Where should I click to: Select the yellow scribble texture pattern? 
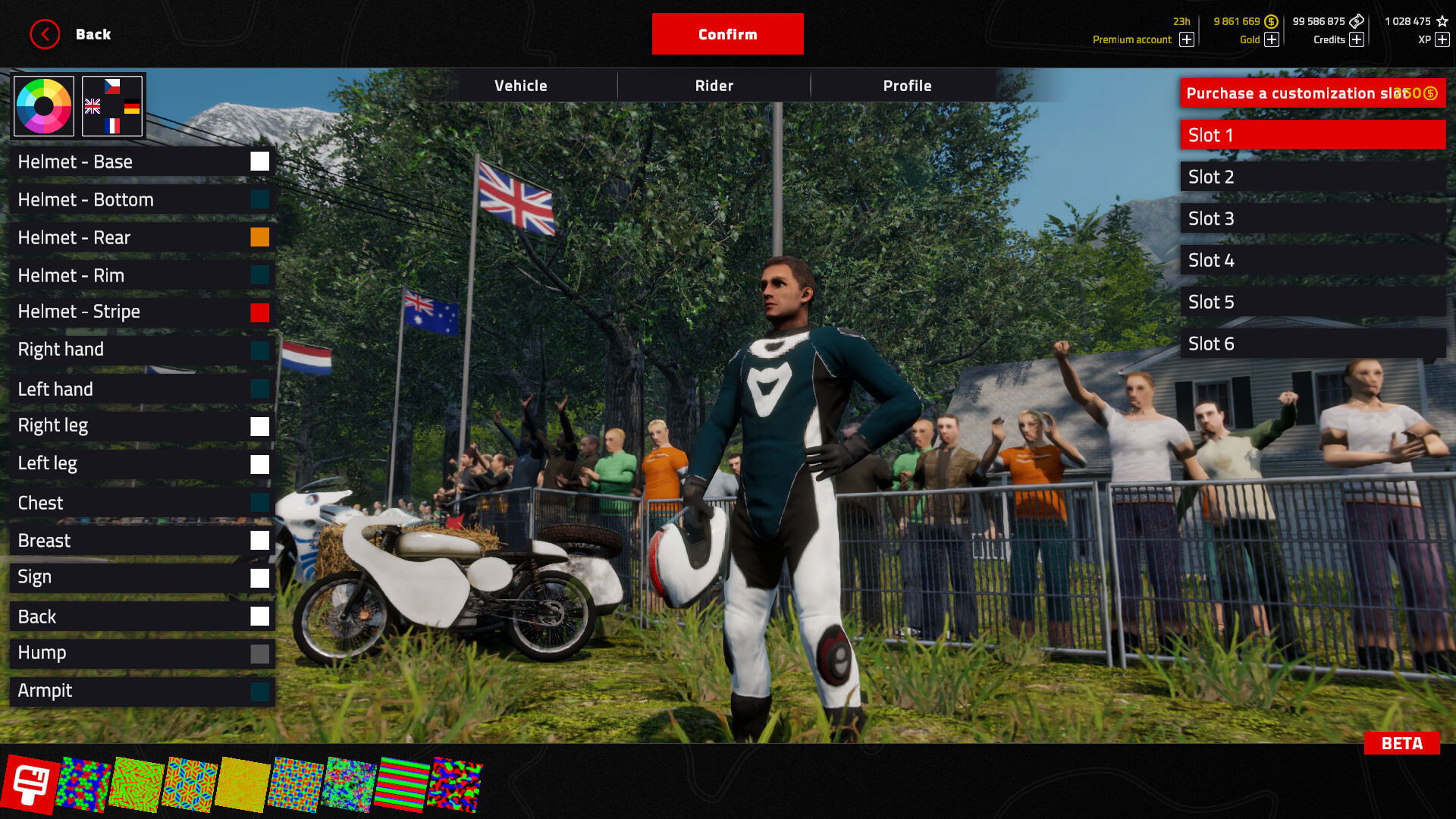[244, 781]
